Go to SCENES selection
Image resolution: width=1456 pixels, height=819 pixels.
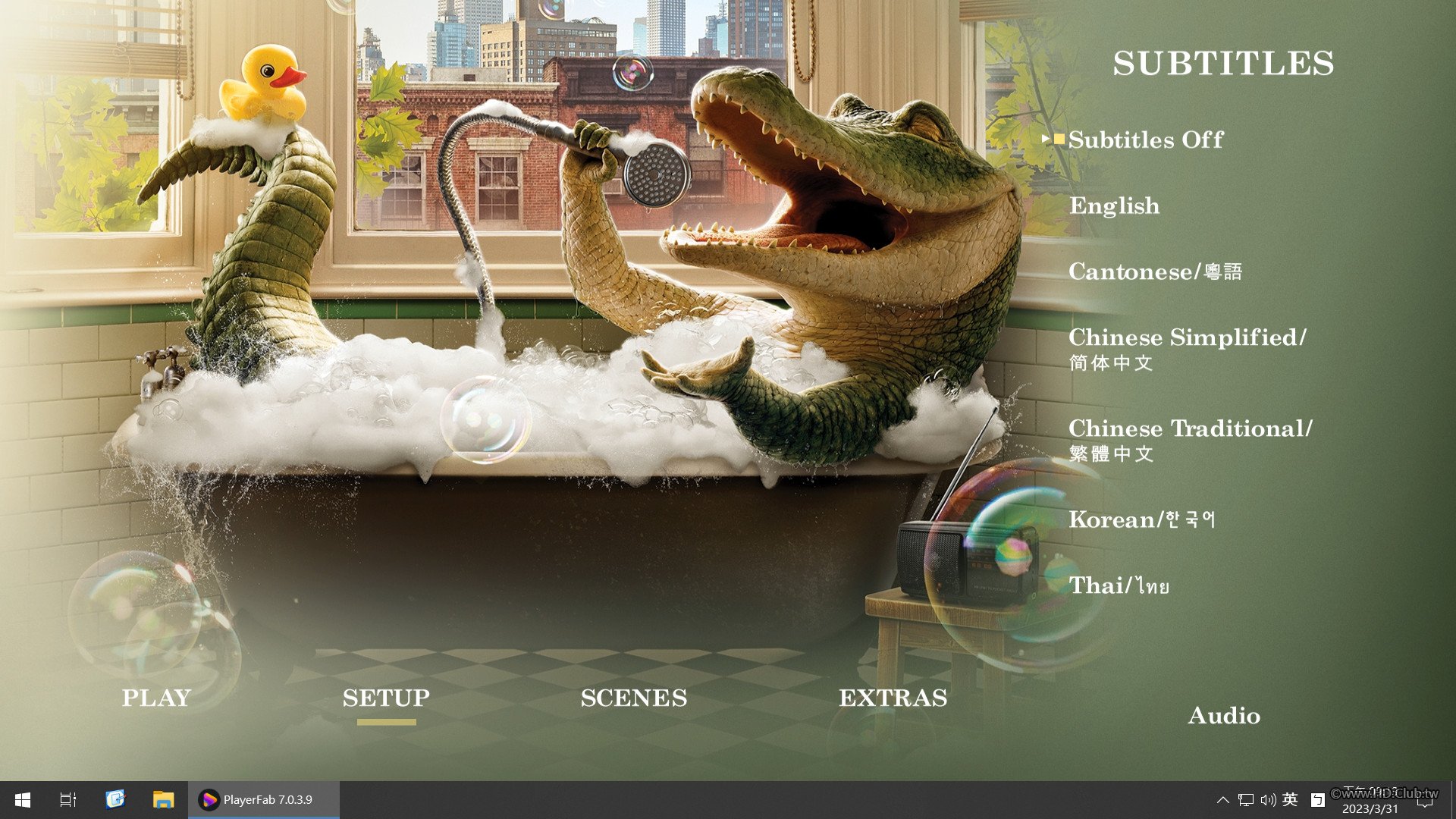[x=634, y=698]
